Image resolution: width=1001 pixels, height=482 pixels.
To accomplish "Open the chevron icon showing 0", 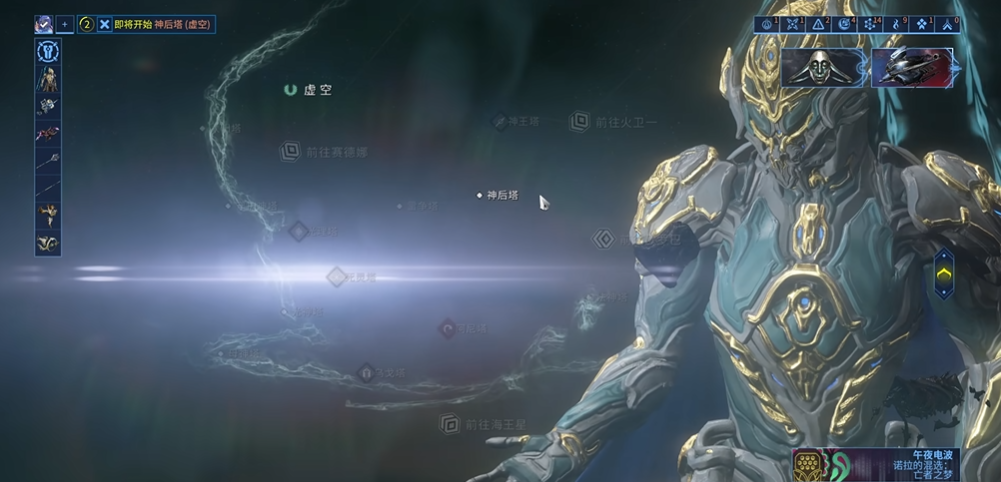I will pos(946,24).
